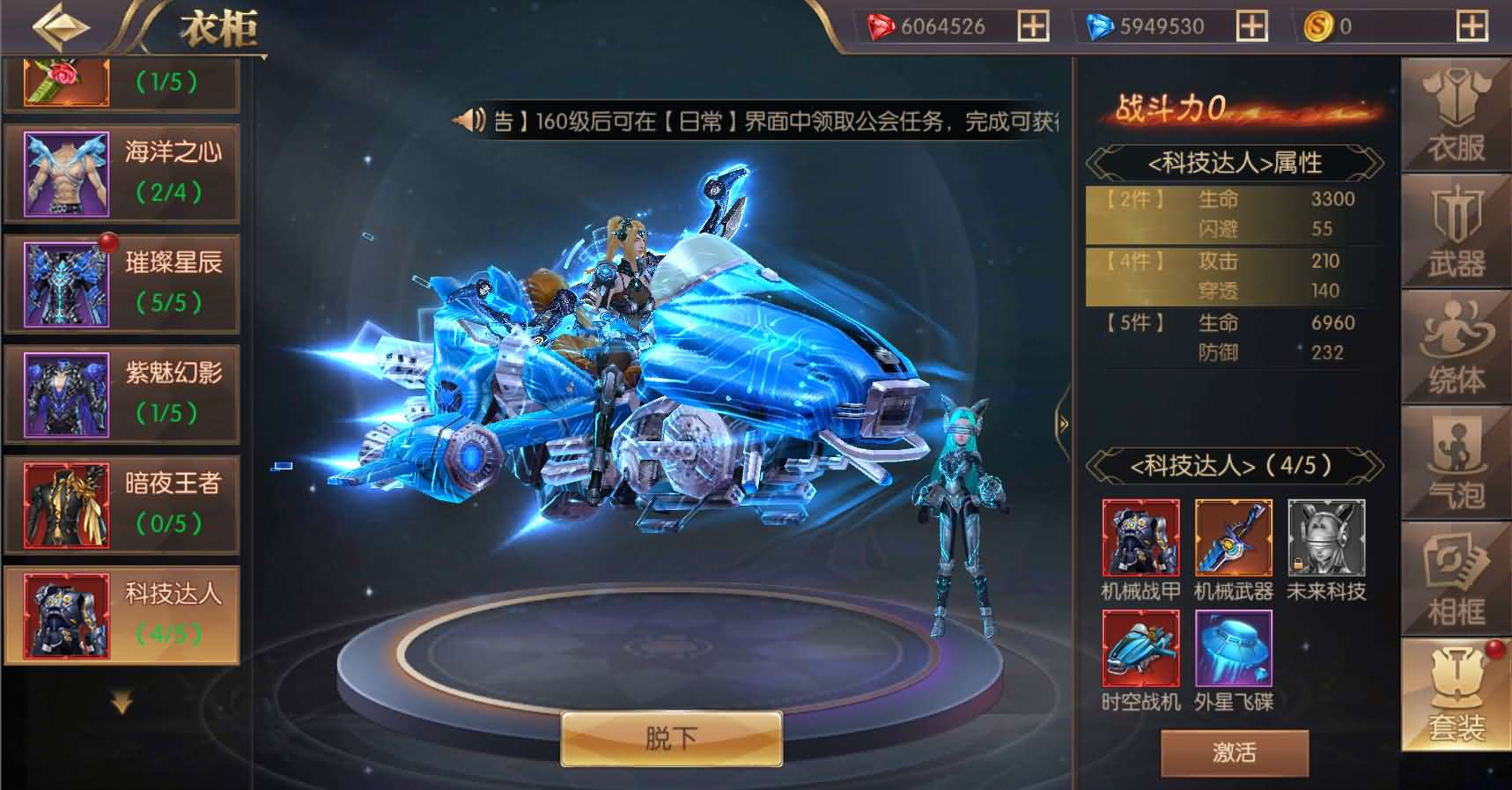Select the 璀璨星辰 outfit thumbnail
The height and width of the screenshot is (790, 1512).
click(122, 282)
